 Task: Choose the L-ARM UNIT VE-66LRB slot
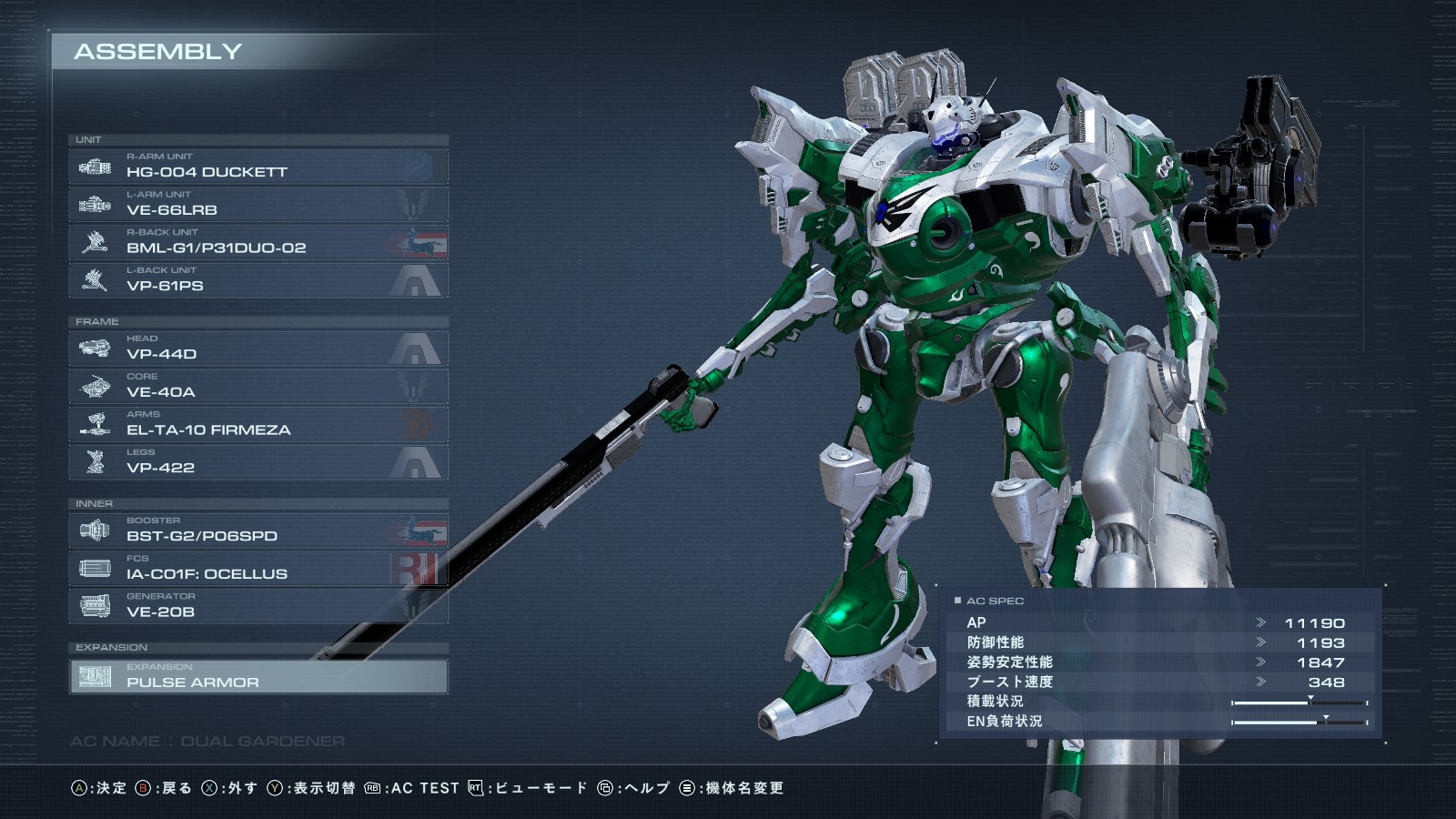point(258,205)
